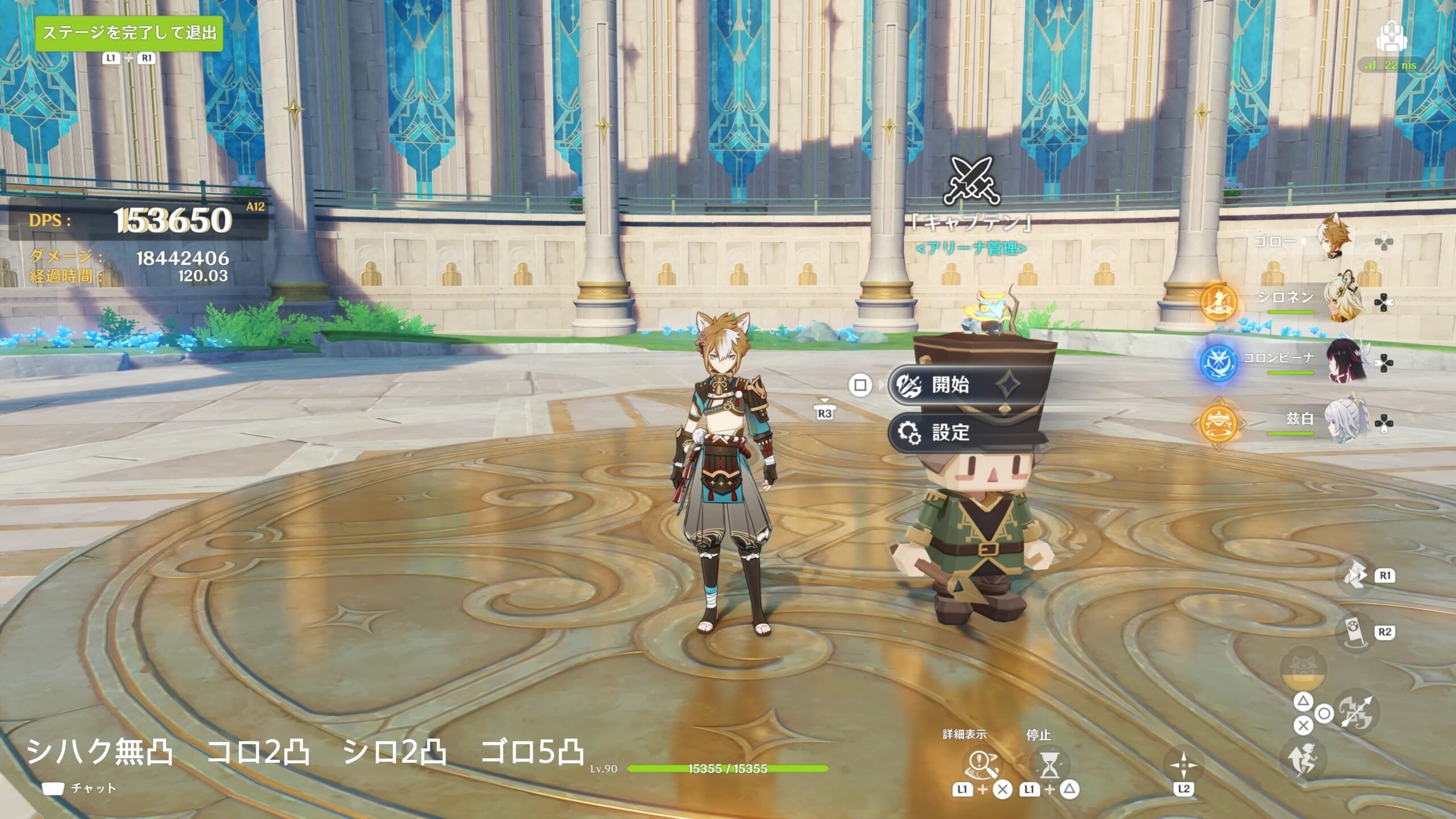Activate the 停止 hourglass icon
Image resolution: width=1456 pixels, height=819 pixels.
coord(1050,764)
